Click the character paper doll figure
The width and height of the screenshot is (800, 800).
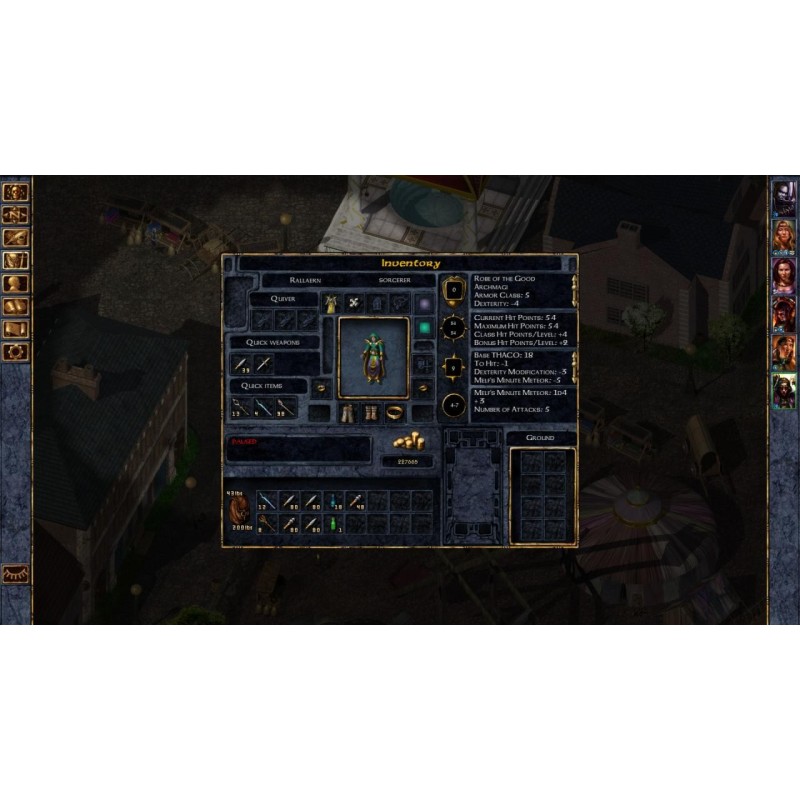point(373,357)
